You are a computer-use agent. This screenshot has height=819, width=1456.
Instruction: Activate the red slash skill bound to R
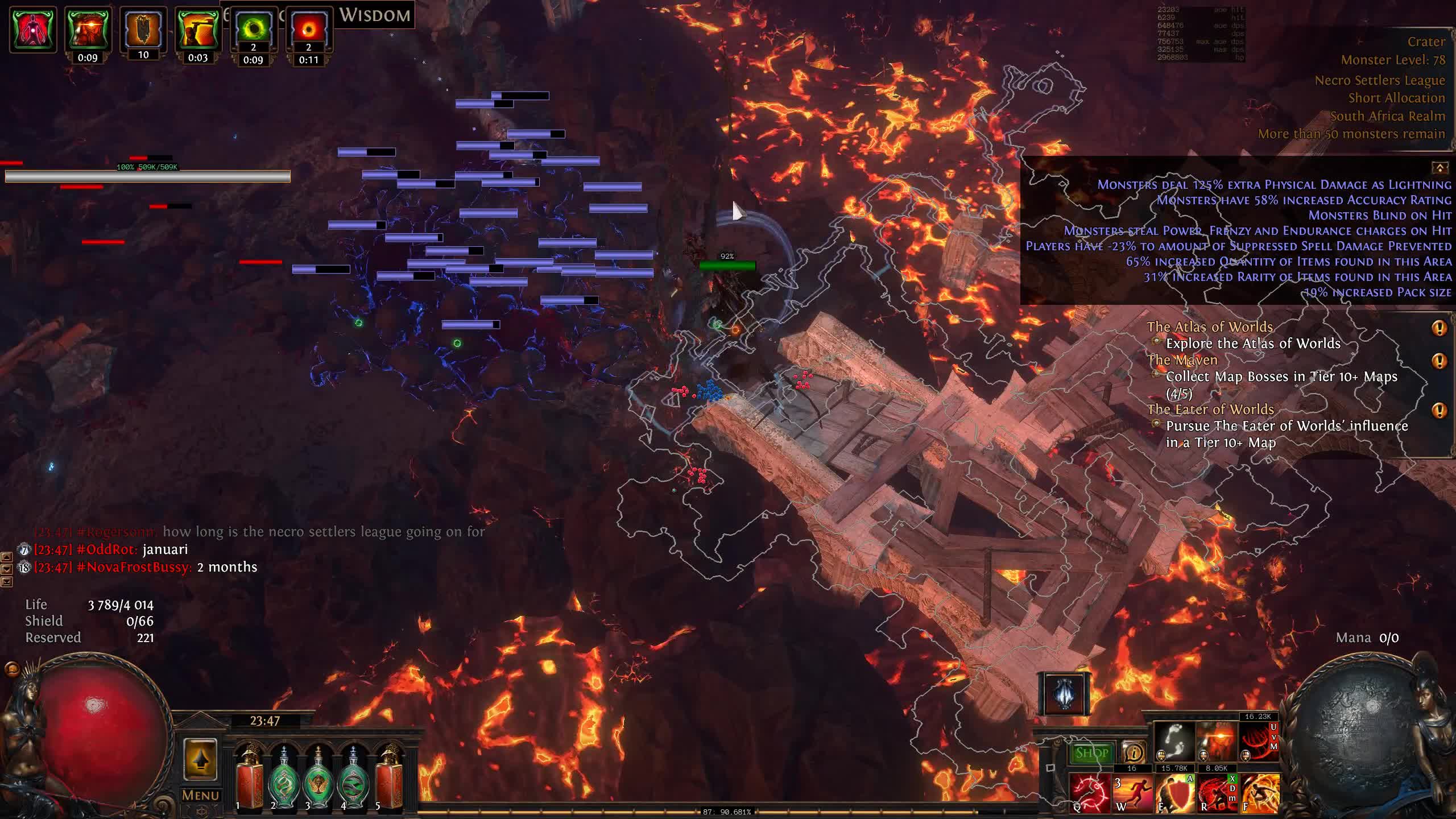(x=1217, y=792)
